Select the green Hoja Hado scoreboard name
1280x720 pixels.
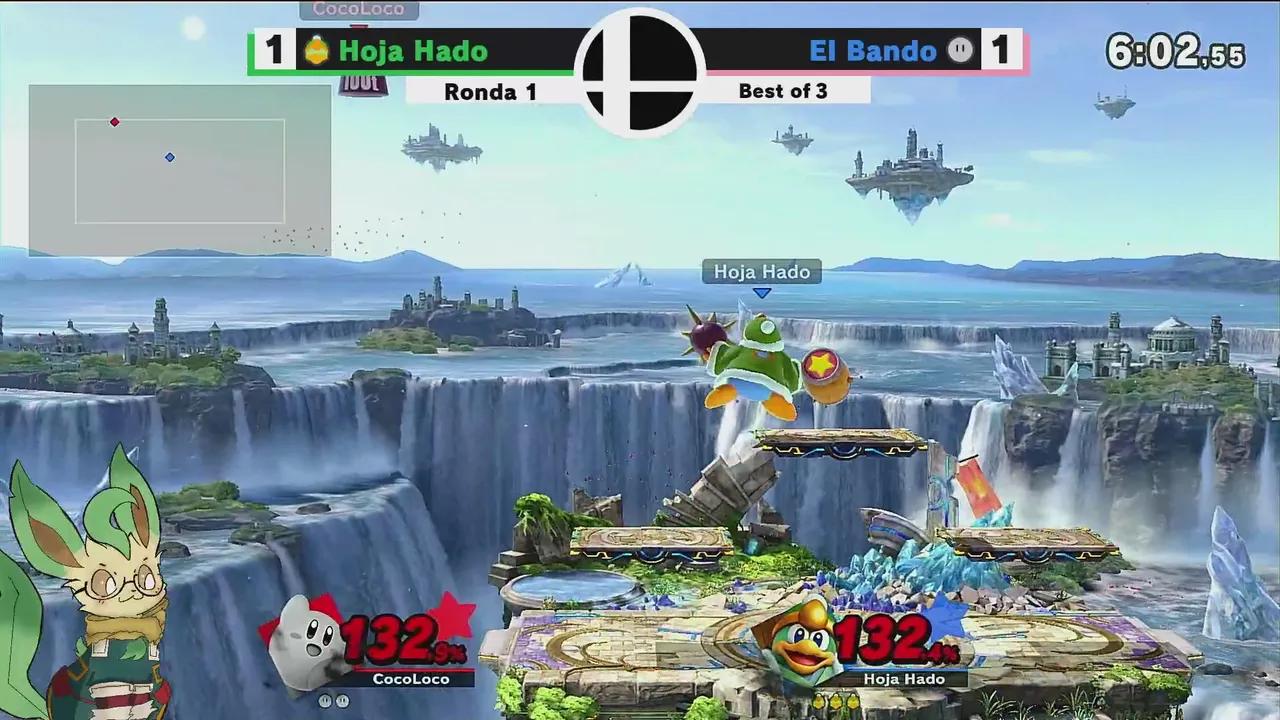[413, 51]
